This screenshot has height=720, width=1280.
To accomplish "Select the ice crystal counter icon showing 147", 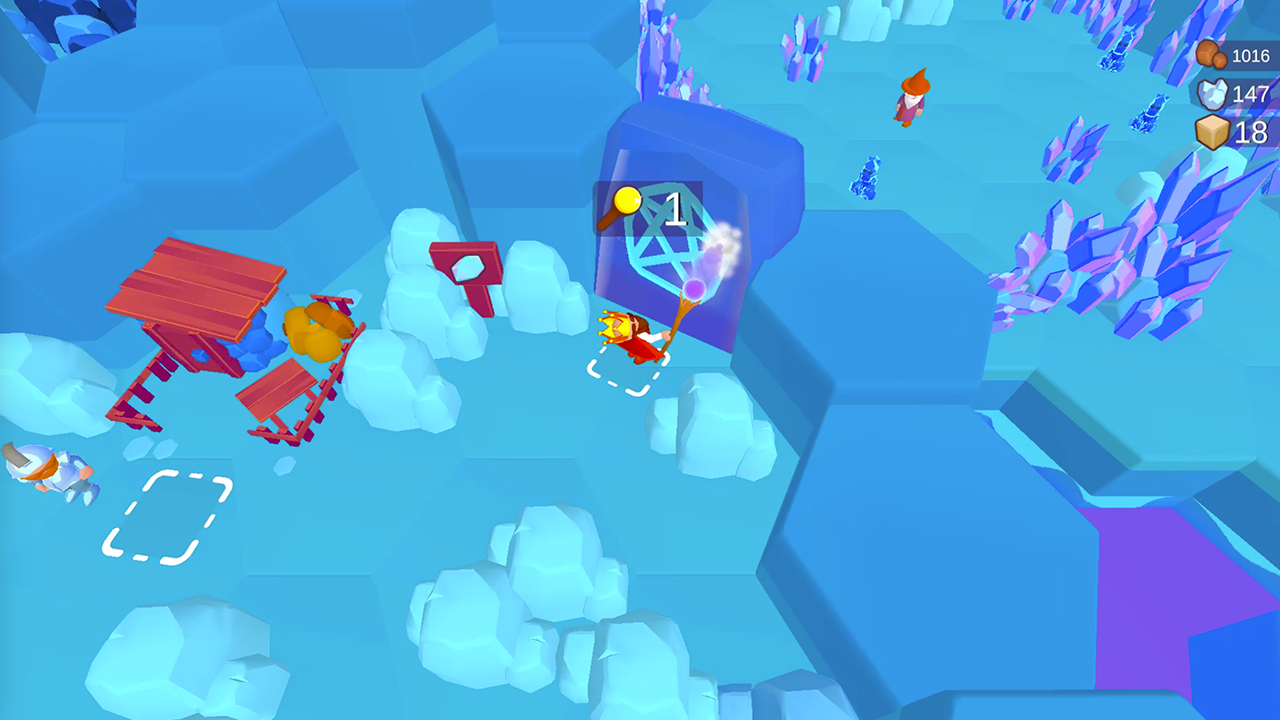I will click(1211, 96).
